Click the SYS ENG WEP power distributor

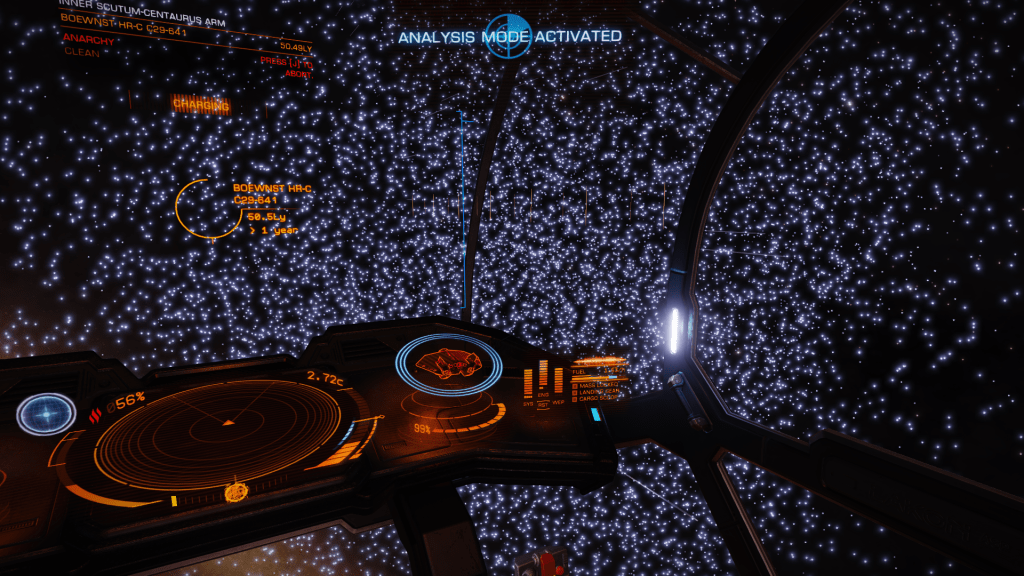[543, 387]
